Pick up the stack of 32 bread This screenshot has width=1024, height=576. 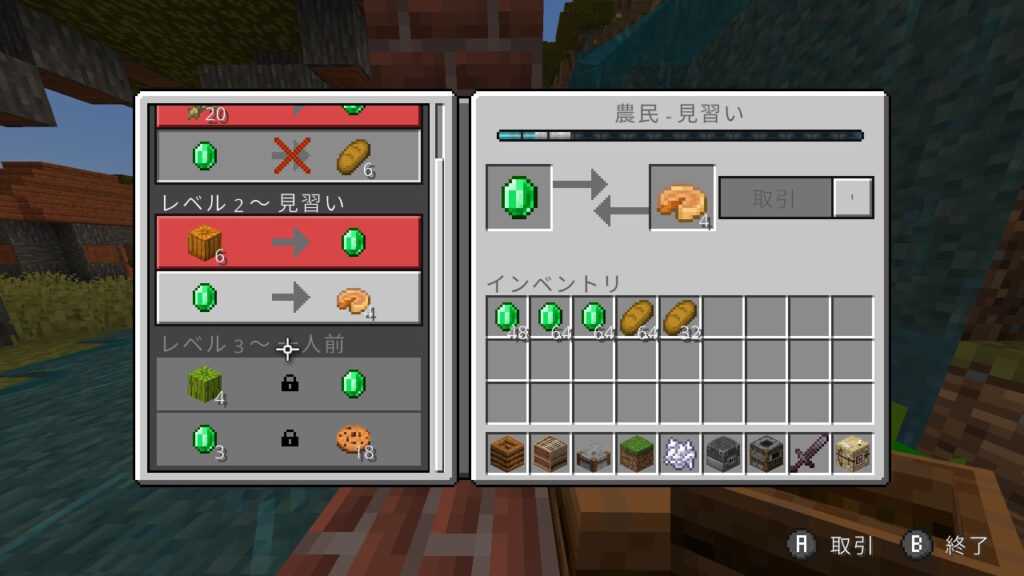[680, 317]
